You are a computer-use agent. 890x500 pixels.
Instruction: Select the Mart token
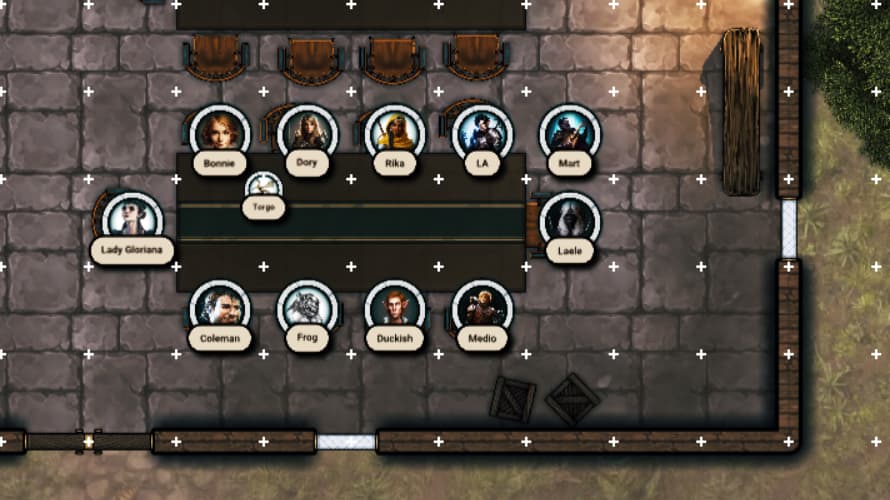click(570, 132)
